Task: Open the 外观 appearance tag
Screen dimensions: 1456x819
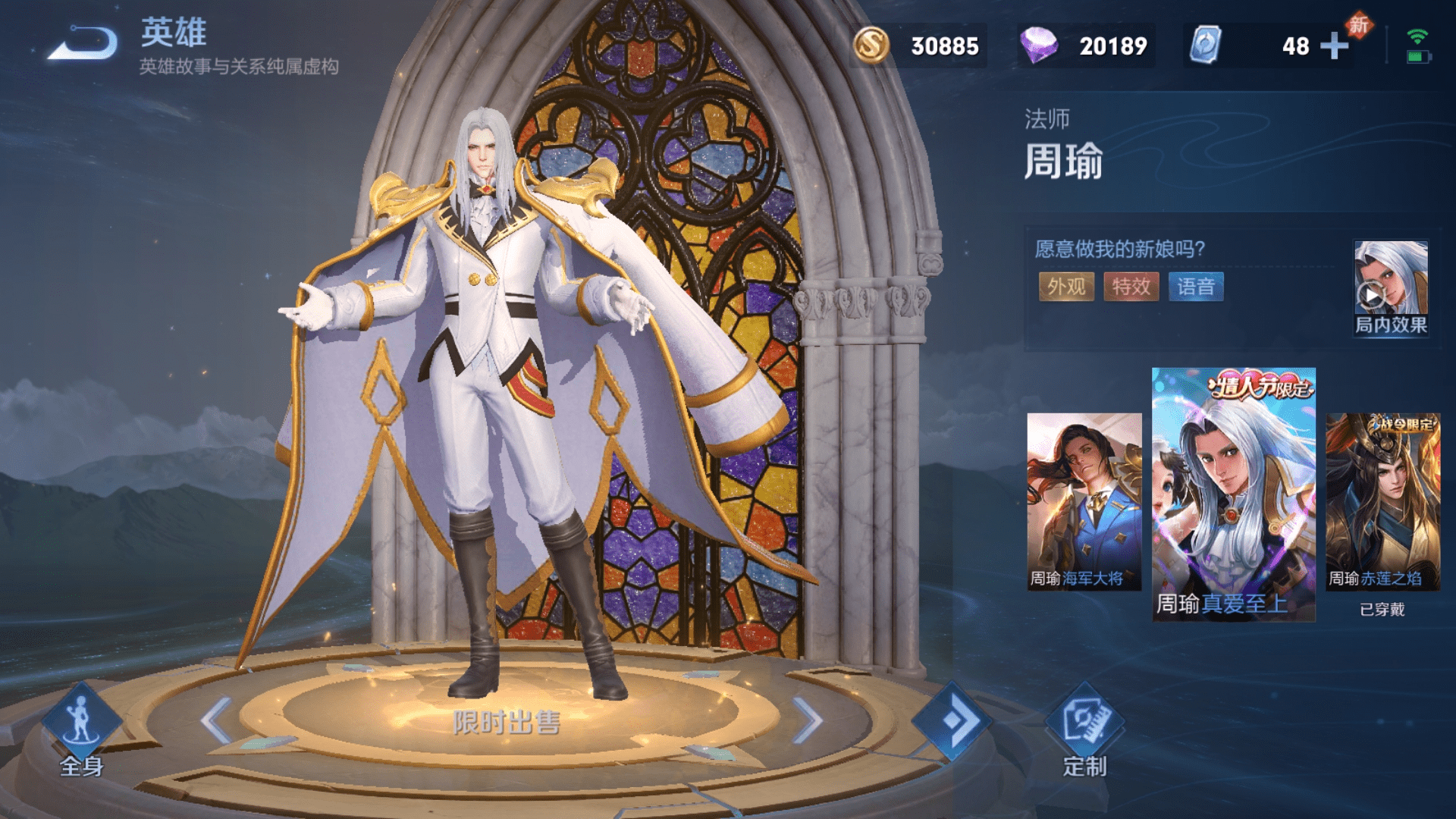Action: point(1066,287)
